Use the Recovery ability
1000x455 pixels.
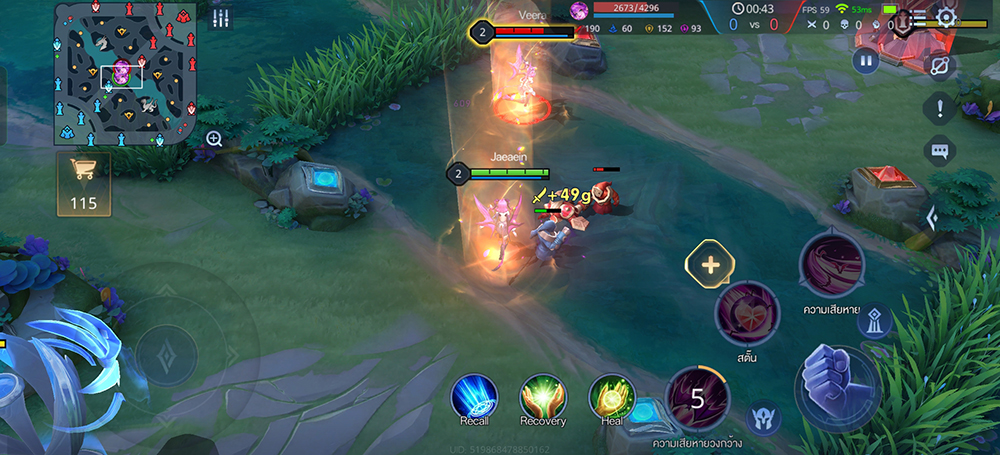click(543, 397)
